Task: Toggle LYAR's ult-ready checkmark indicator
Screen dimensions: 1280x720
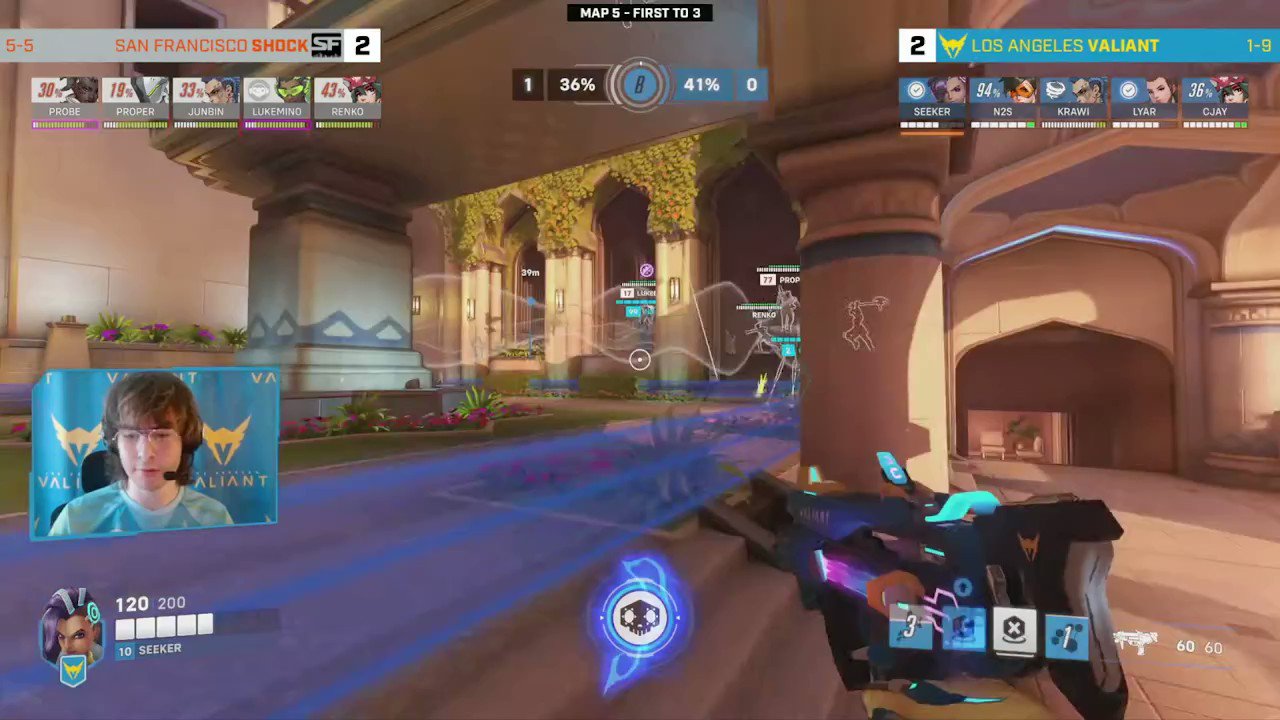Action: tap(1129, 89)
